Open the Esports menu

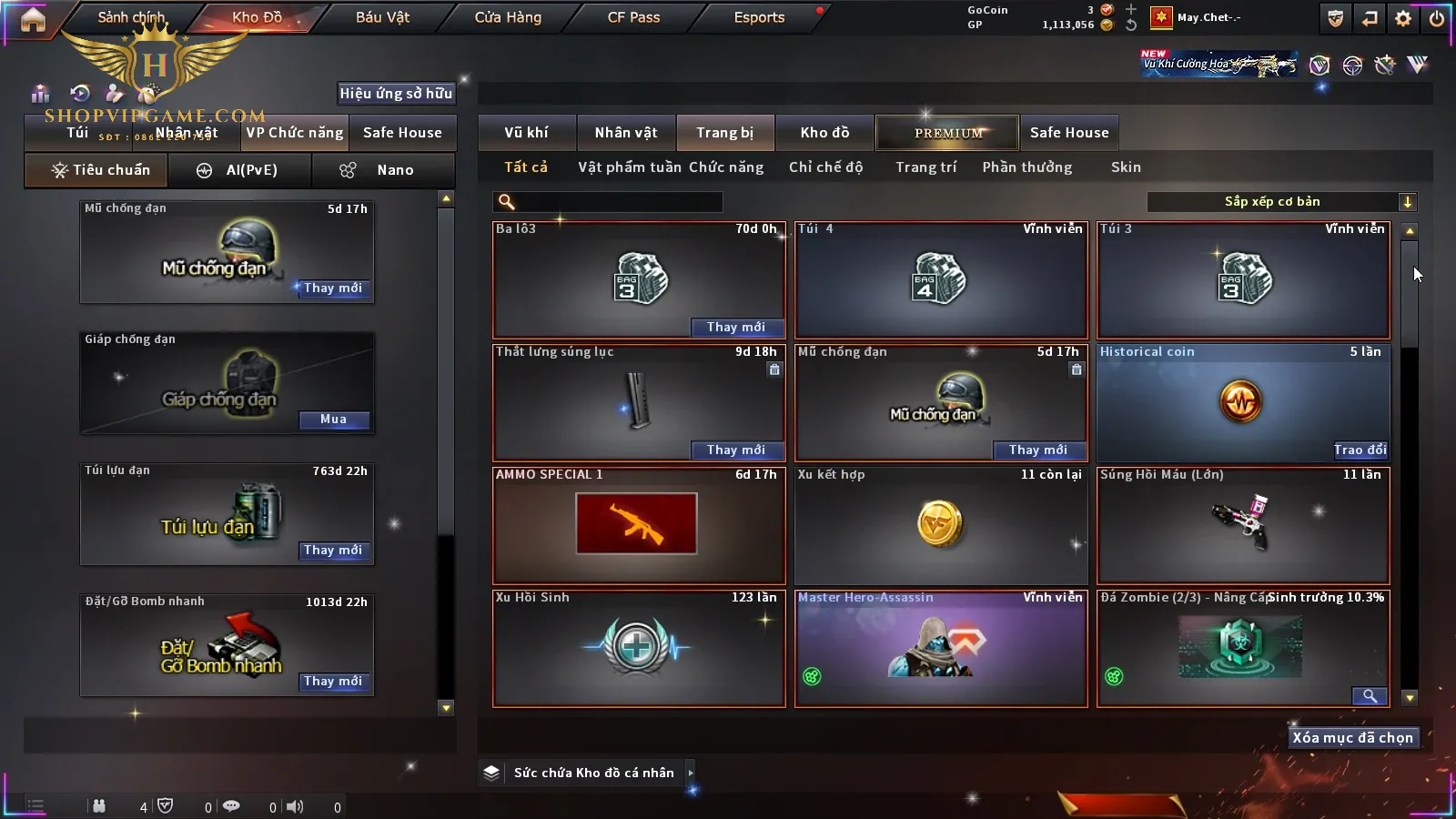tap(759, 17)
